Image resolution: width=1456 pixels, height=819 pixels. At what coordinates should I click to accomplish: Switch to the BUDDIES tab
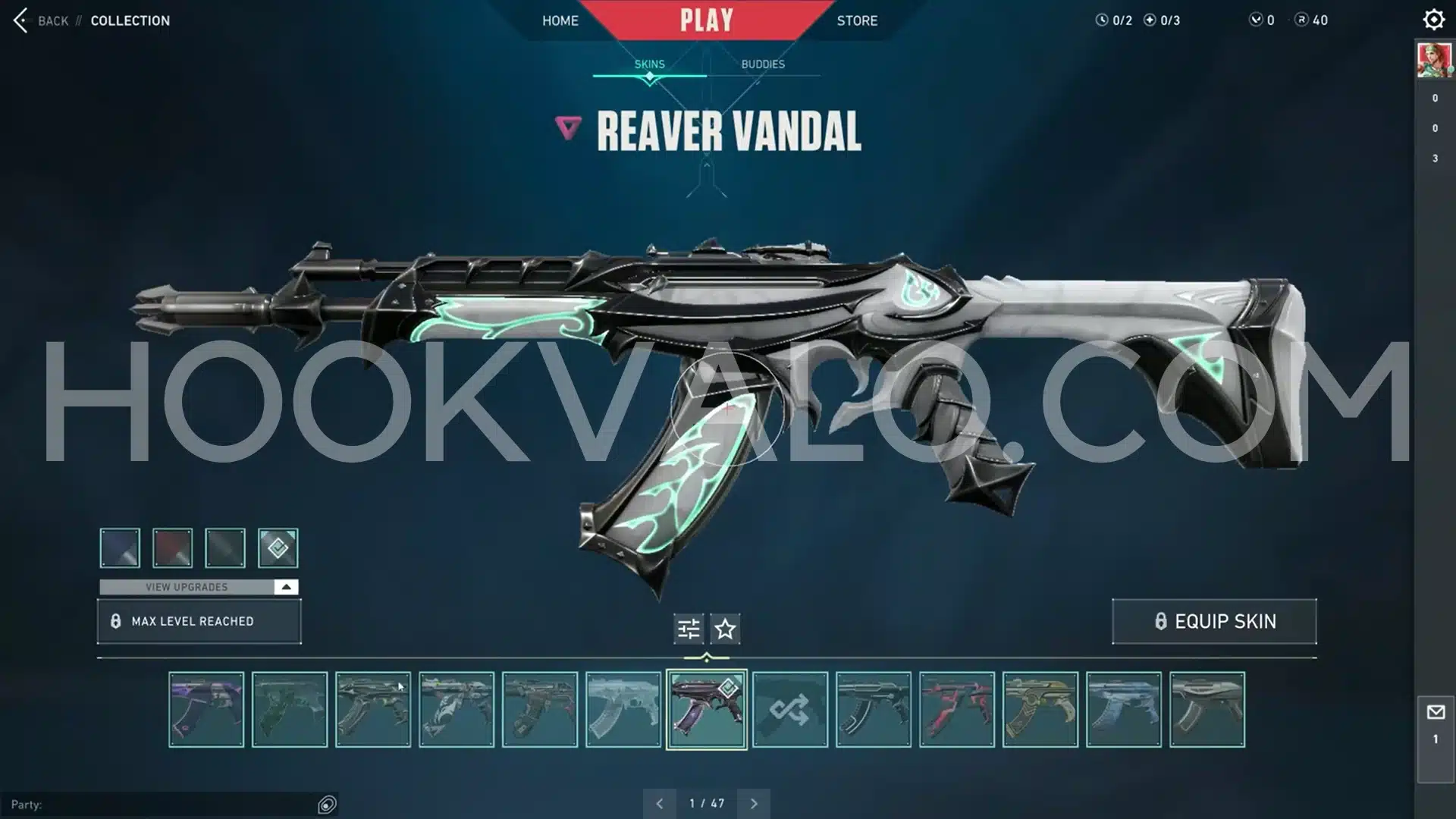[763, 64]
